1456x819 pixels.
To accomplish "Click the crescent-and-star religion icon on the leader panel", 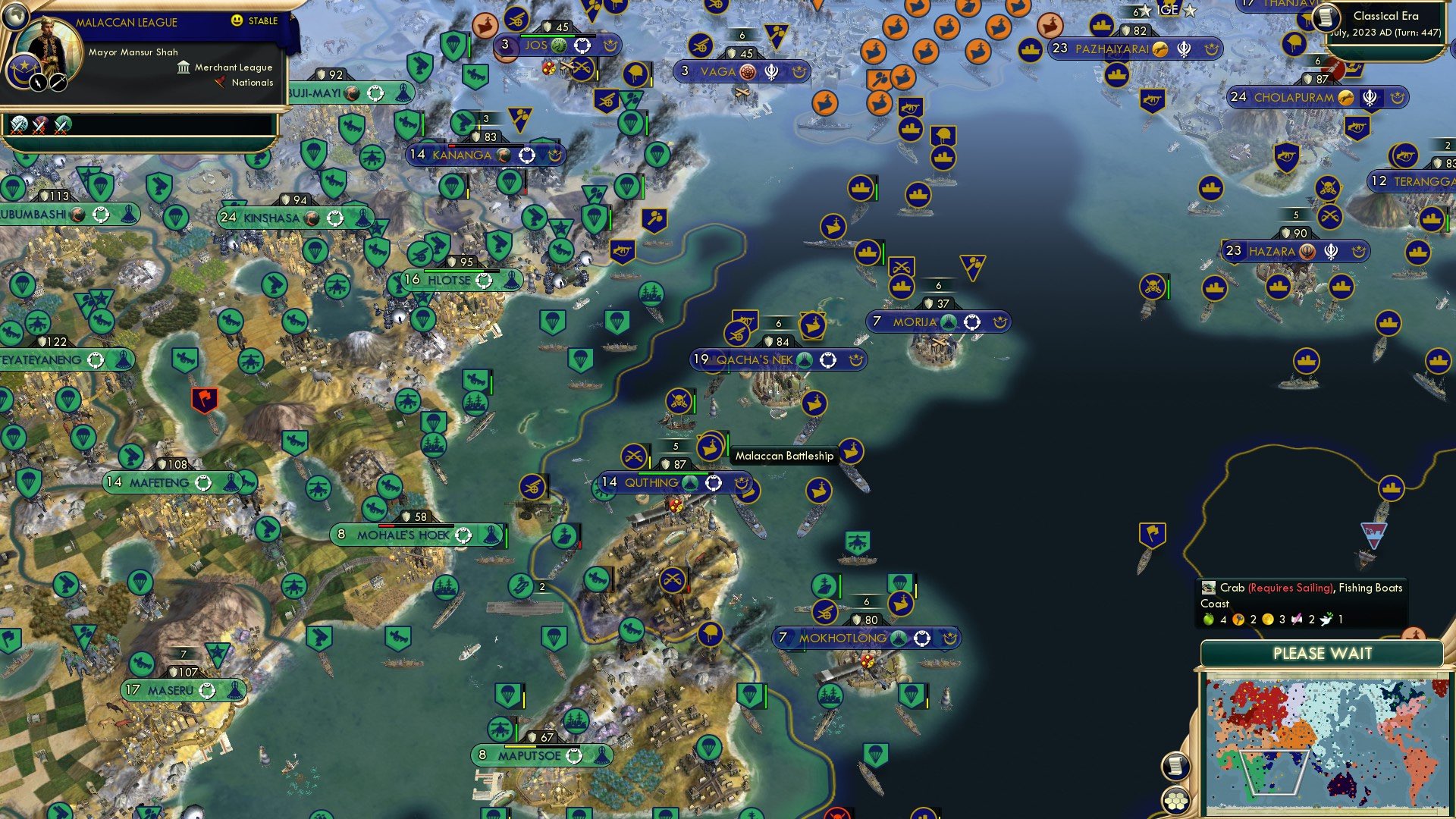I will [24, 71].
